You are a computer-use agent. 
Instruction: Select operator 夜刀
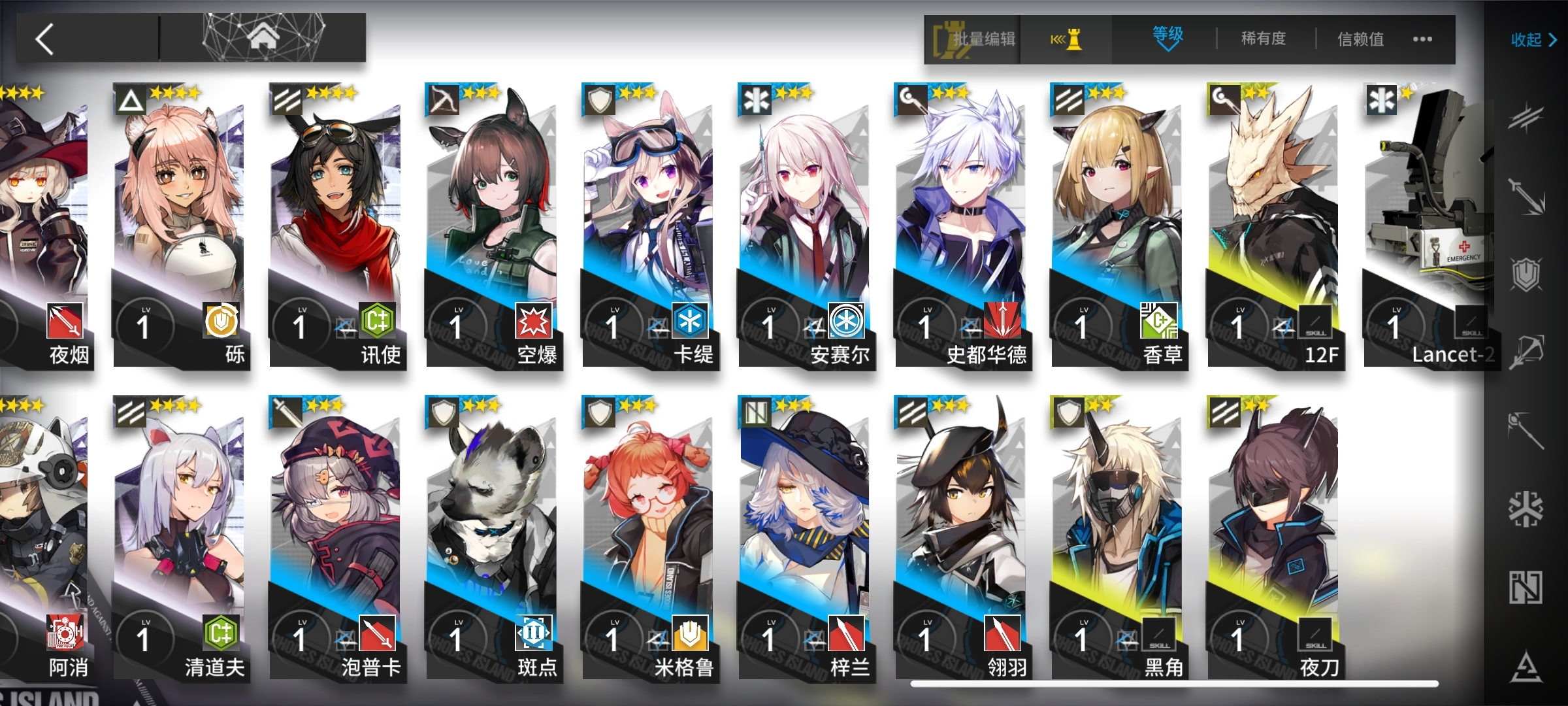click(1274, 539)
